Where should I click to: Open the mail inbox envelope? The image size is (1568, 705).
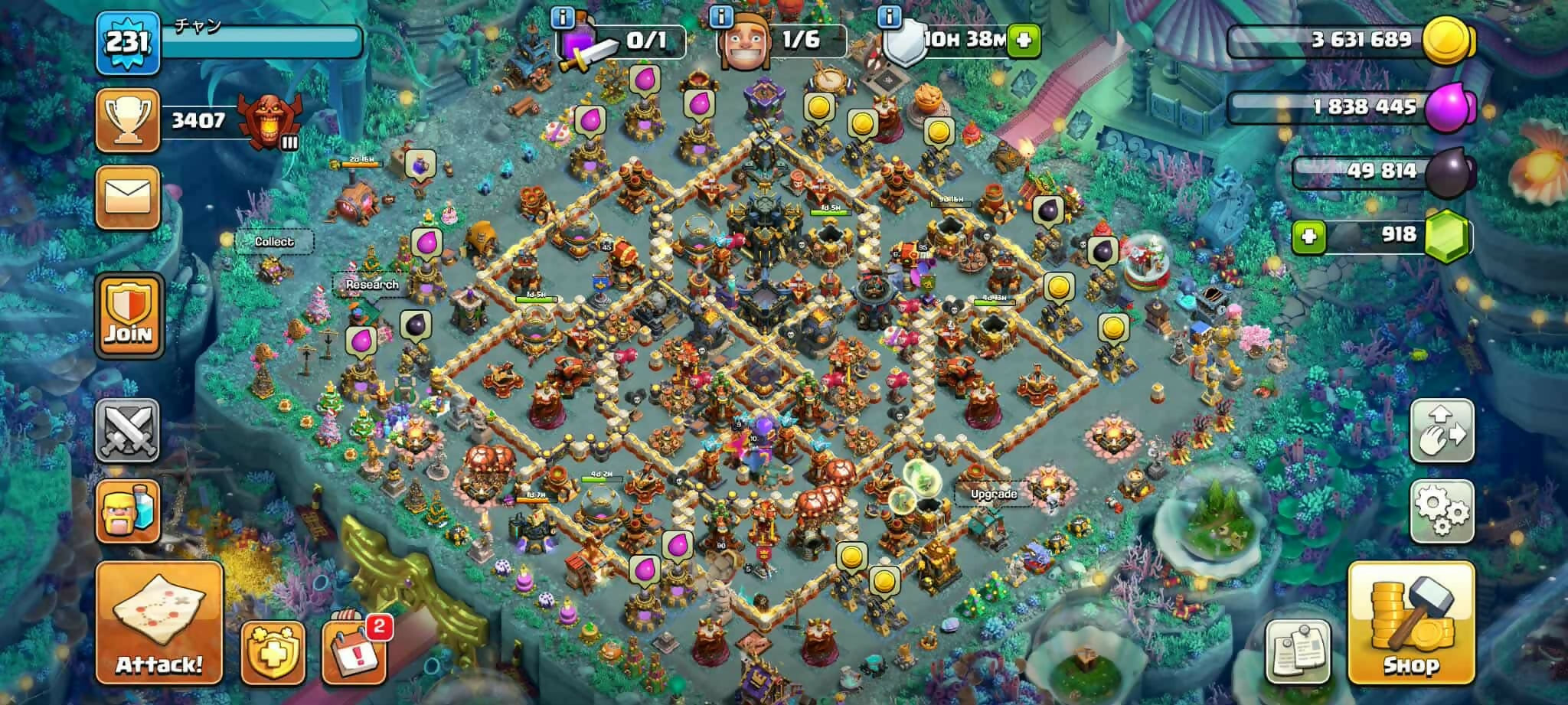point(128,197)
